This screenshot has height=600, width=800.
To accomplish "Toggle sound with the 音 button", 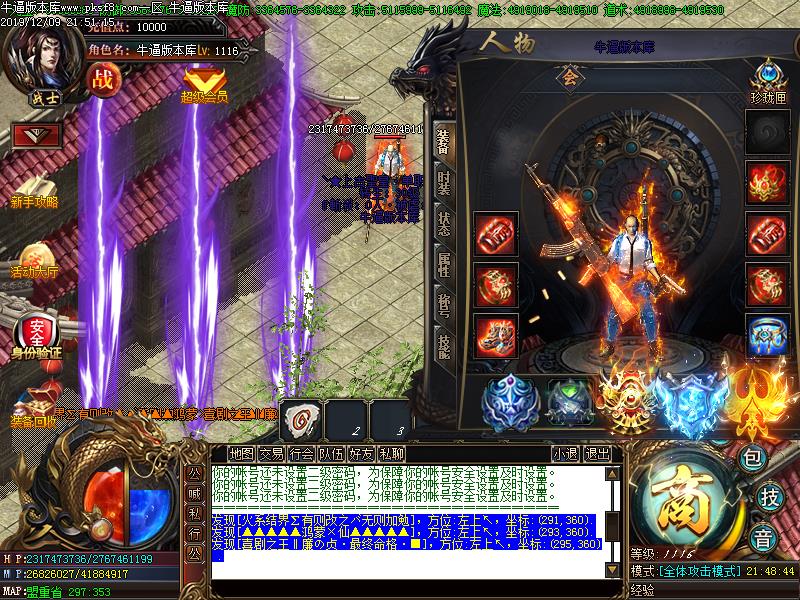I will [762, 535].
